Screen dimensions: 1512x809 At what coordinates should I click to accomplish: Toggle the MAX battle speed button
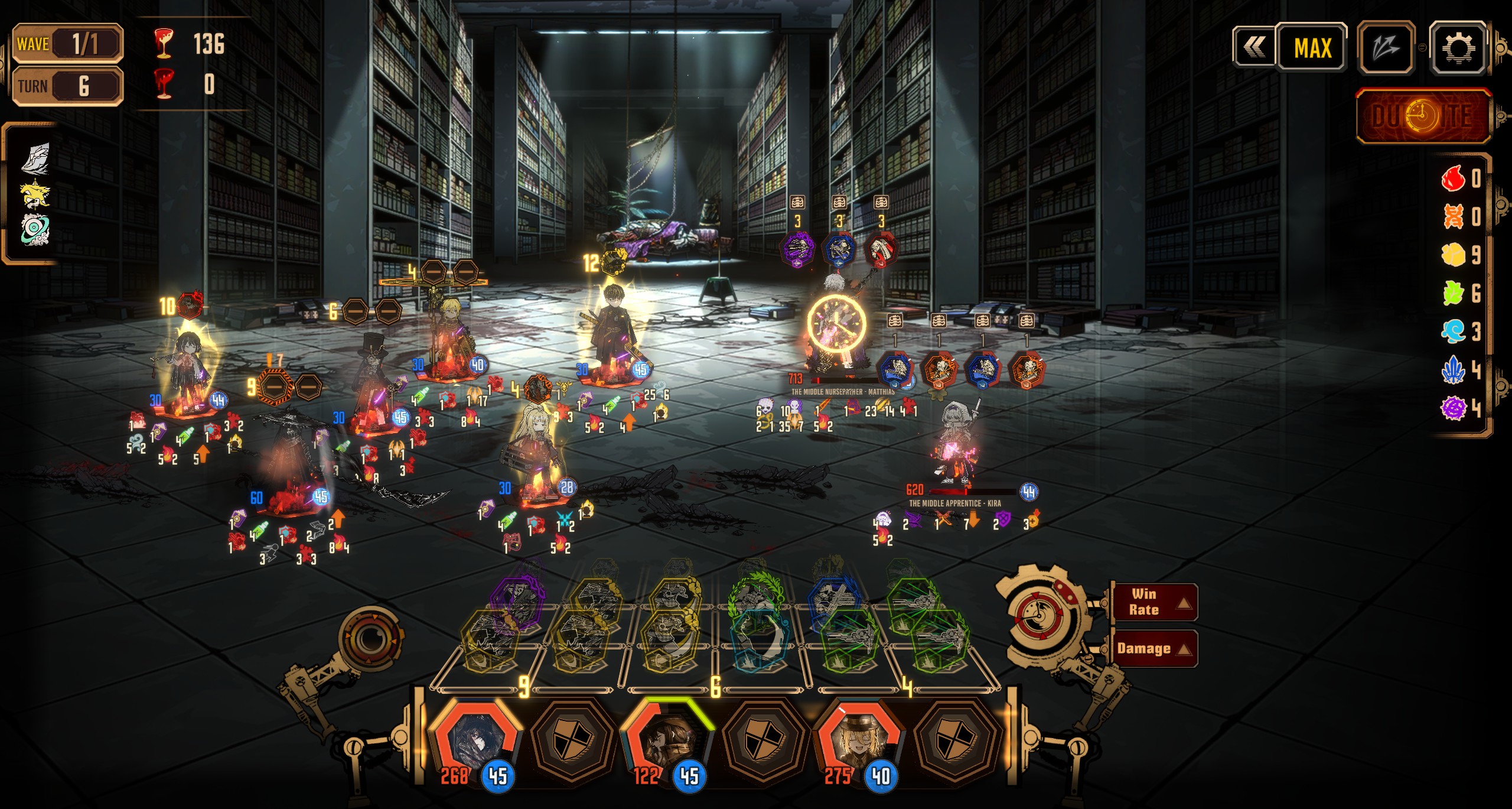coord(1312,47)
